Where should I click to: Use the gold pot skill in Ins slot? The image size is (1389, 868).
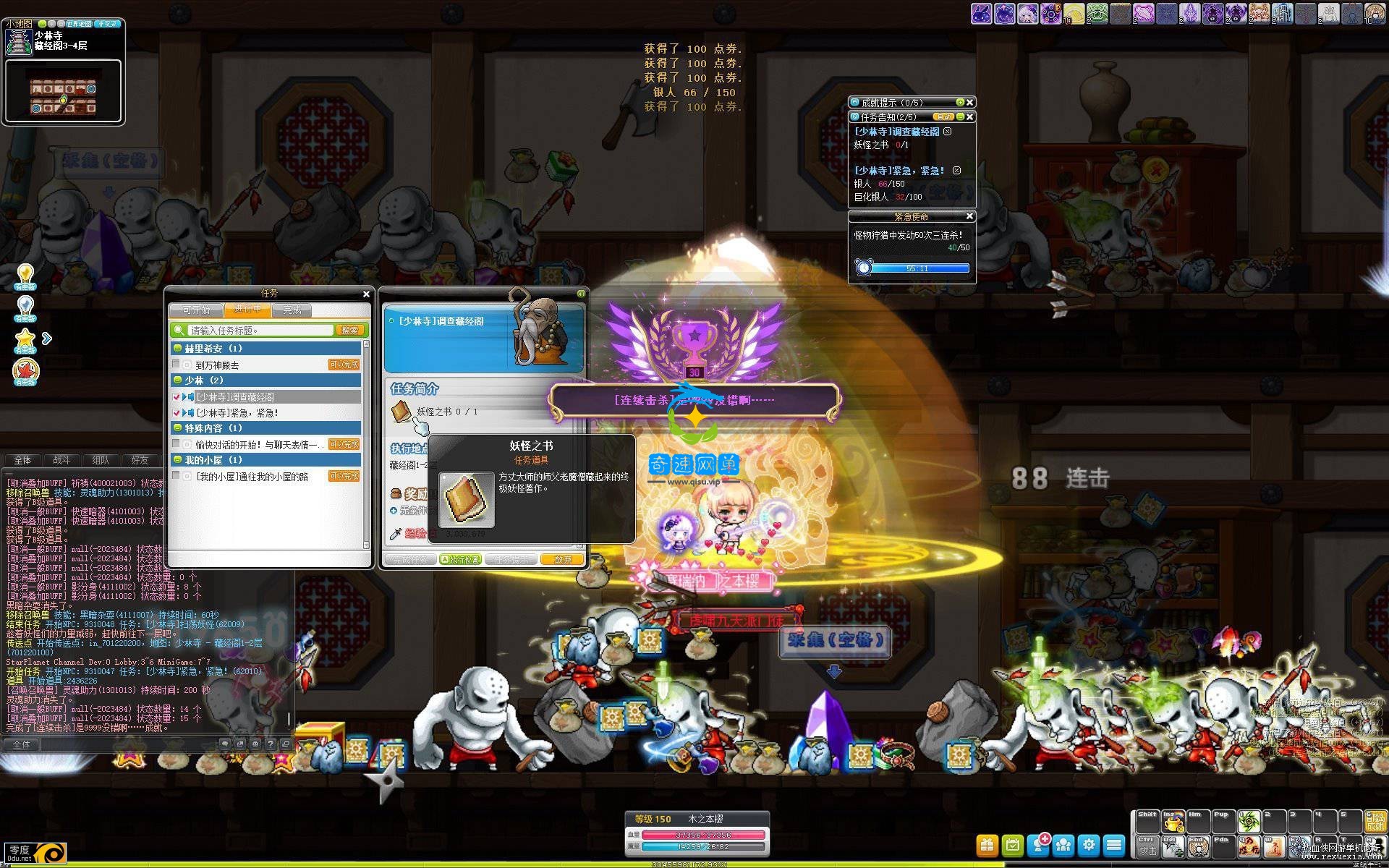point(1173,822)
